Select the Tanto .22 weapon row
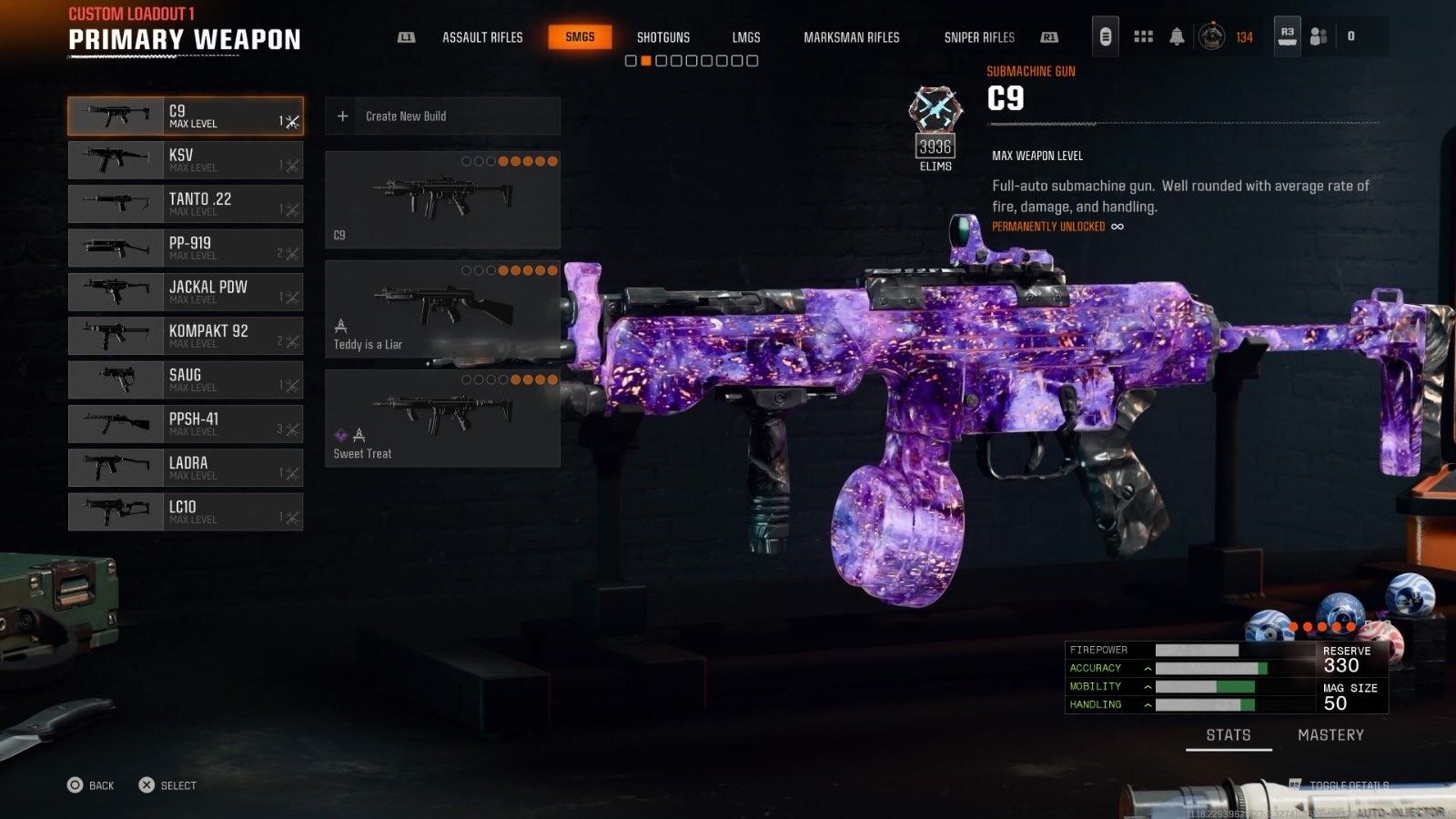This screenshot has width=1456, height=819. click(x=186, y=204)
